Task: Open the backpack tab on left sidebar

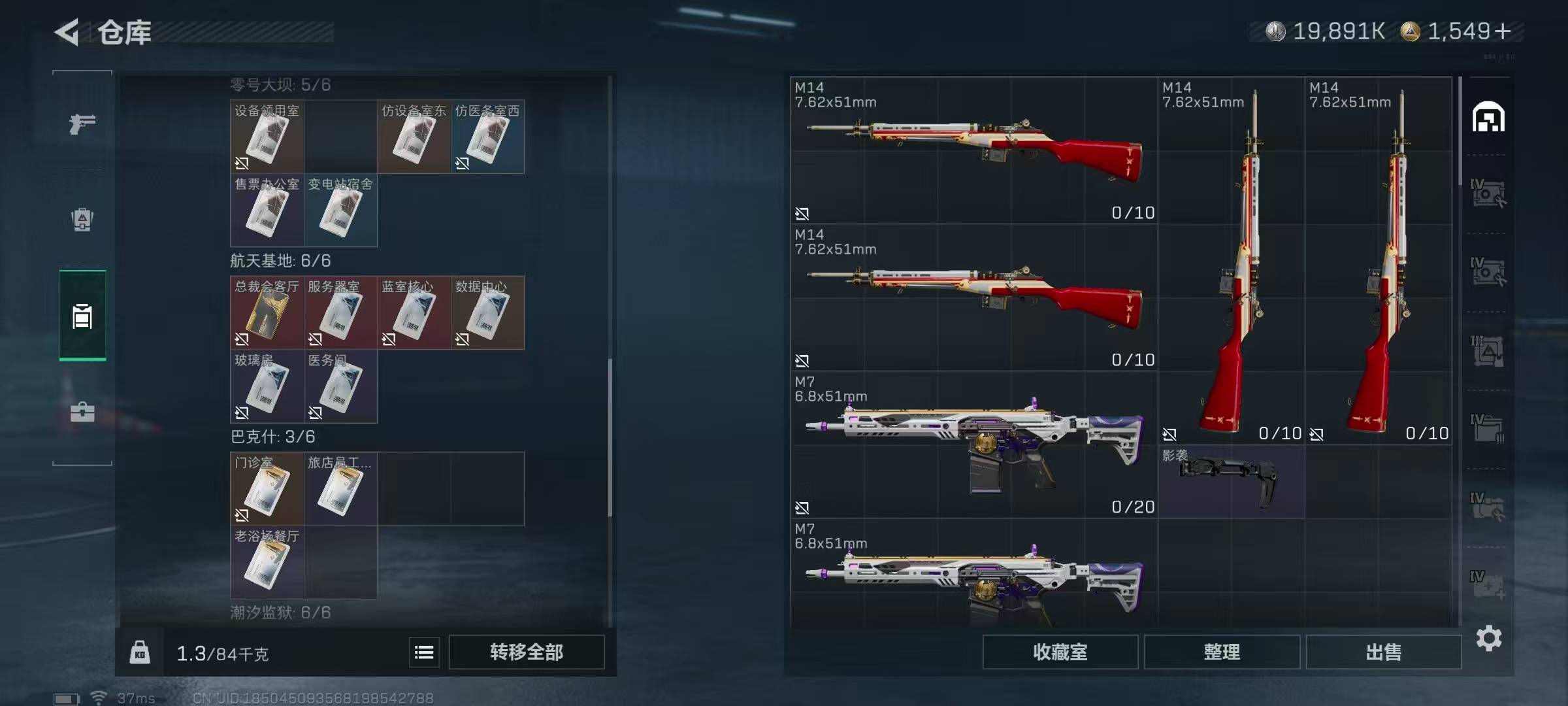Action: [82, 219]
